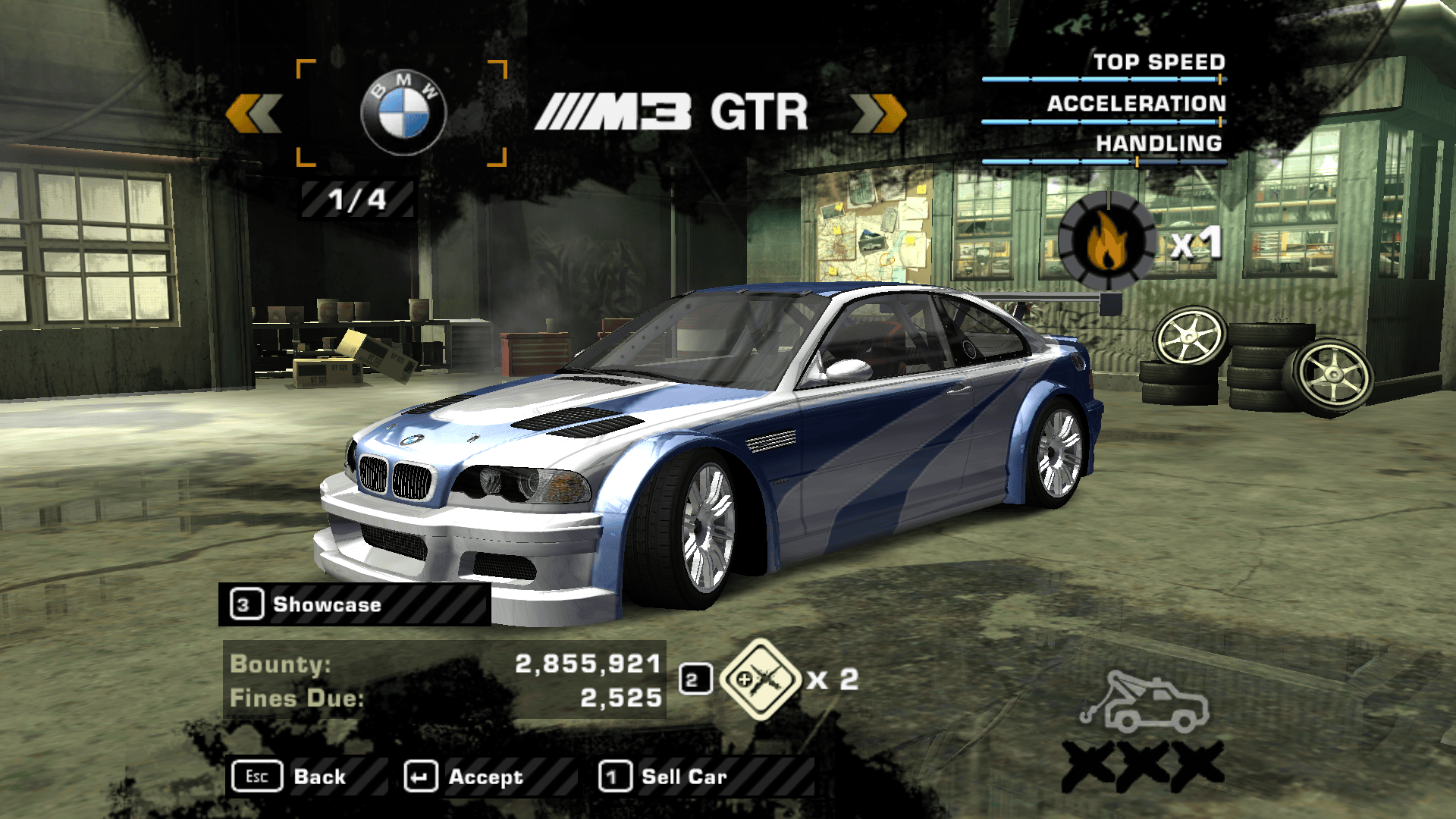Use the pink slip marker icon
This screenshot has width=1456, height=819.
(x=760, y=679)
